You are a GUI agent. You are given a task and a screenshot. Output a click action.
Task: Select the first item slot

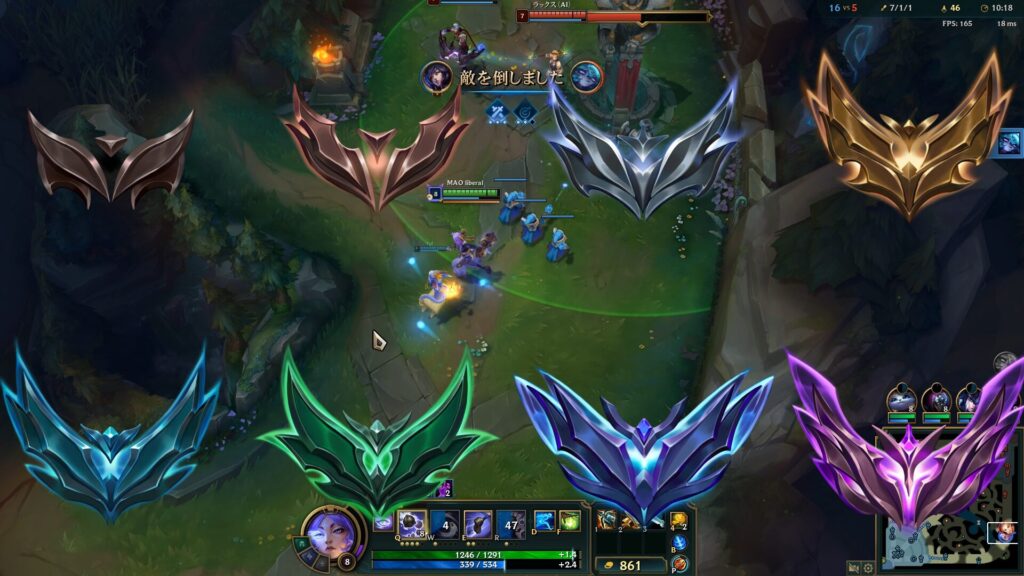(x=607, y=519)
